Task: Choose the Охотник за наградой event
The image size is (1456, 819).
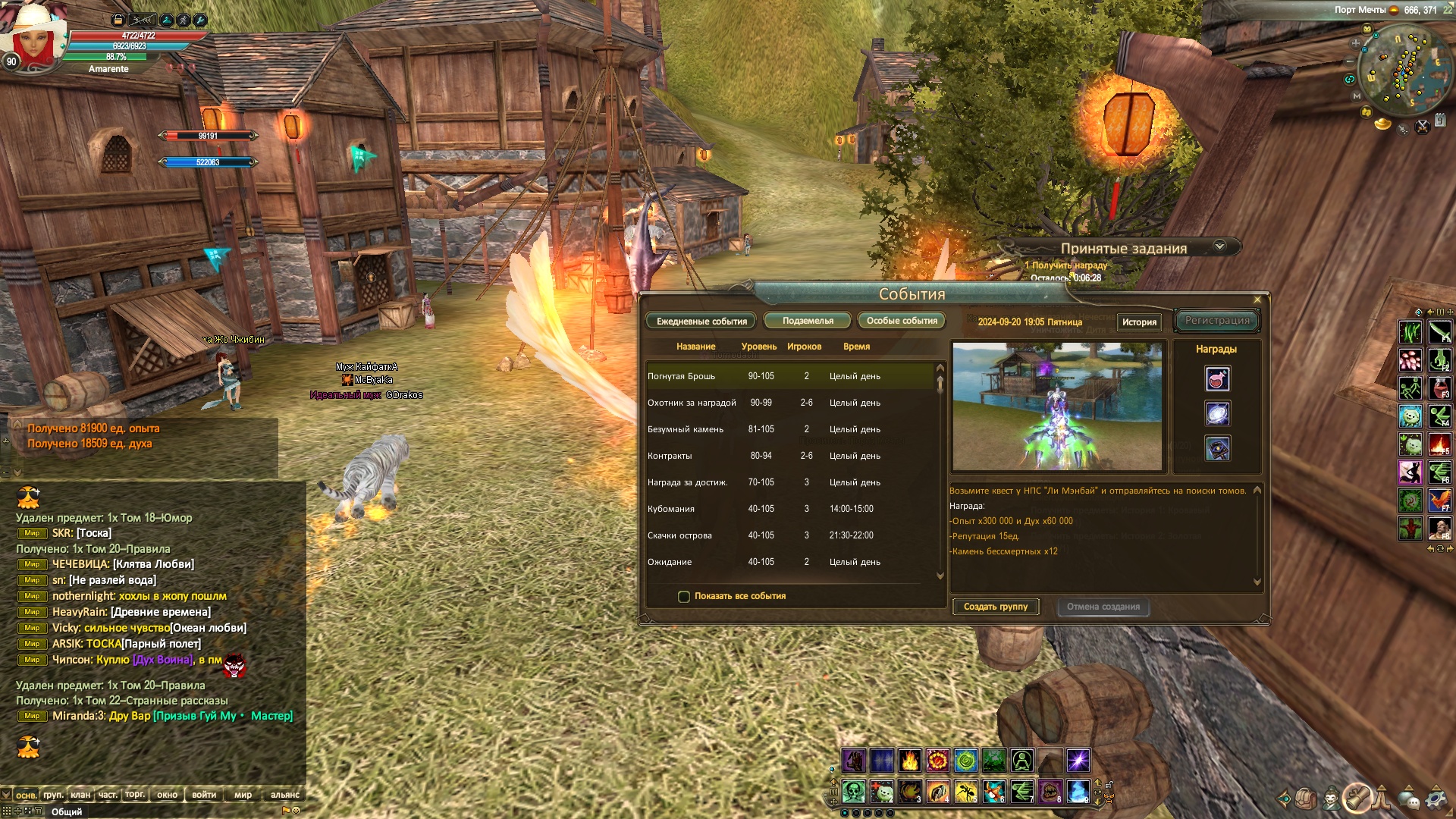Action: 789,403
